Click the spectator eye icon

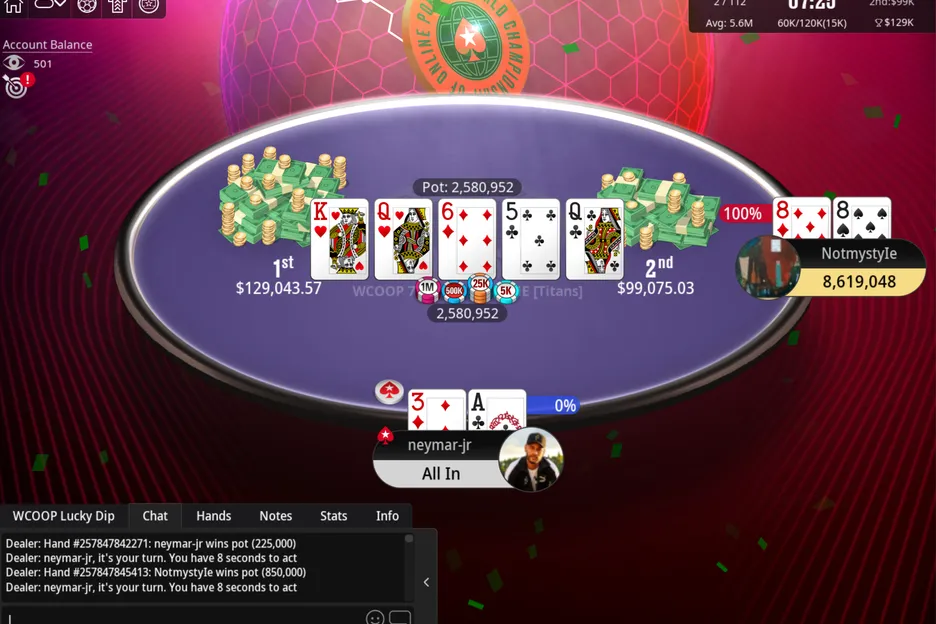coord(13,63)
